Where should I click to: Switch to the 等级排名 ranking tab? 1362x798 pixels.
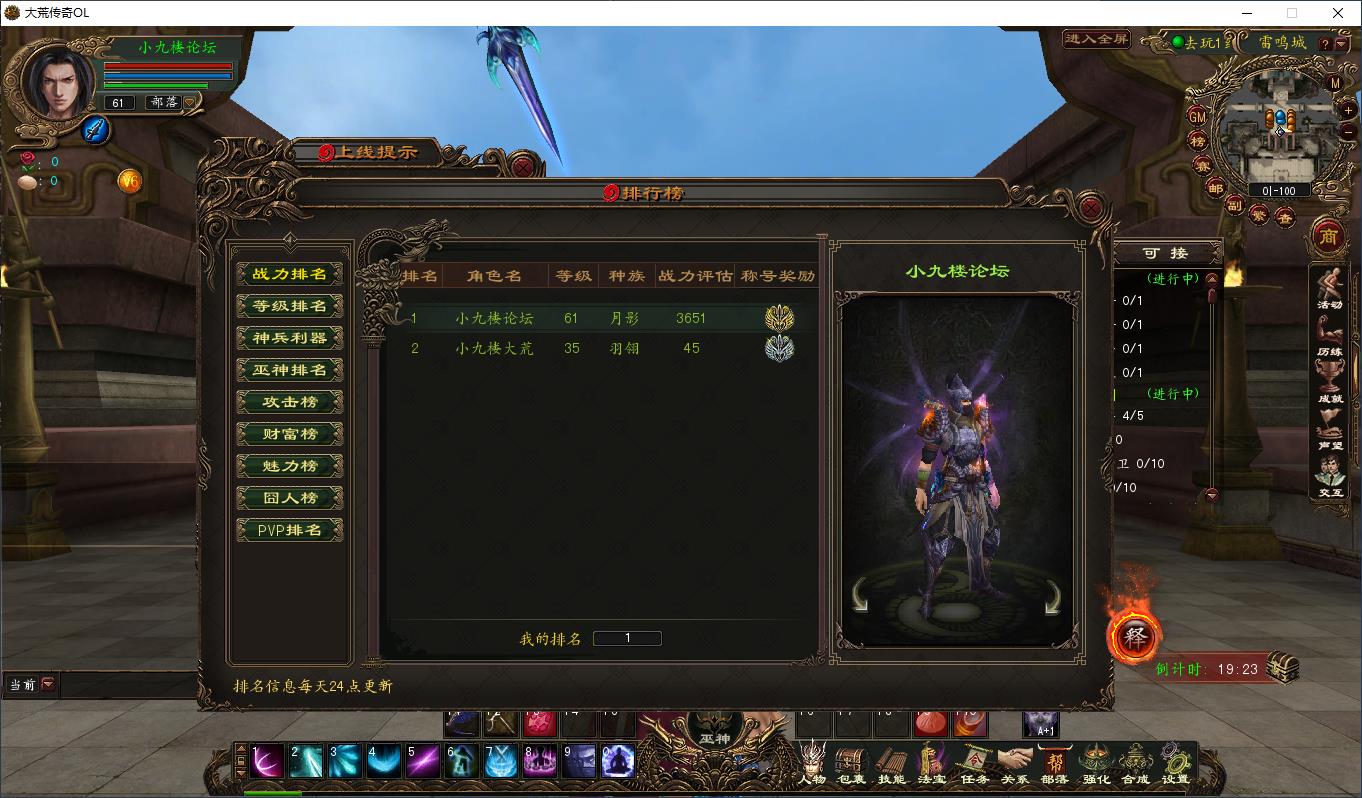(x=290, y=306)
